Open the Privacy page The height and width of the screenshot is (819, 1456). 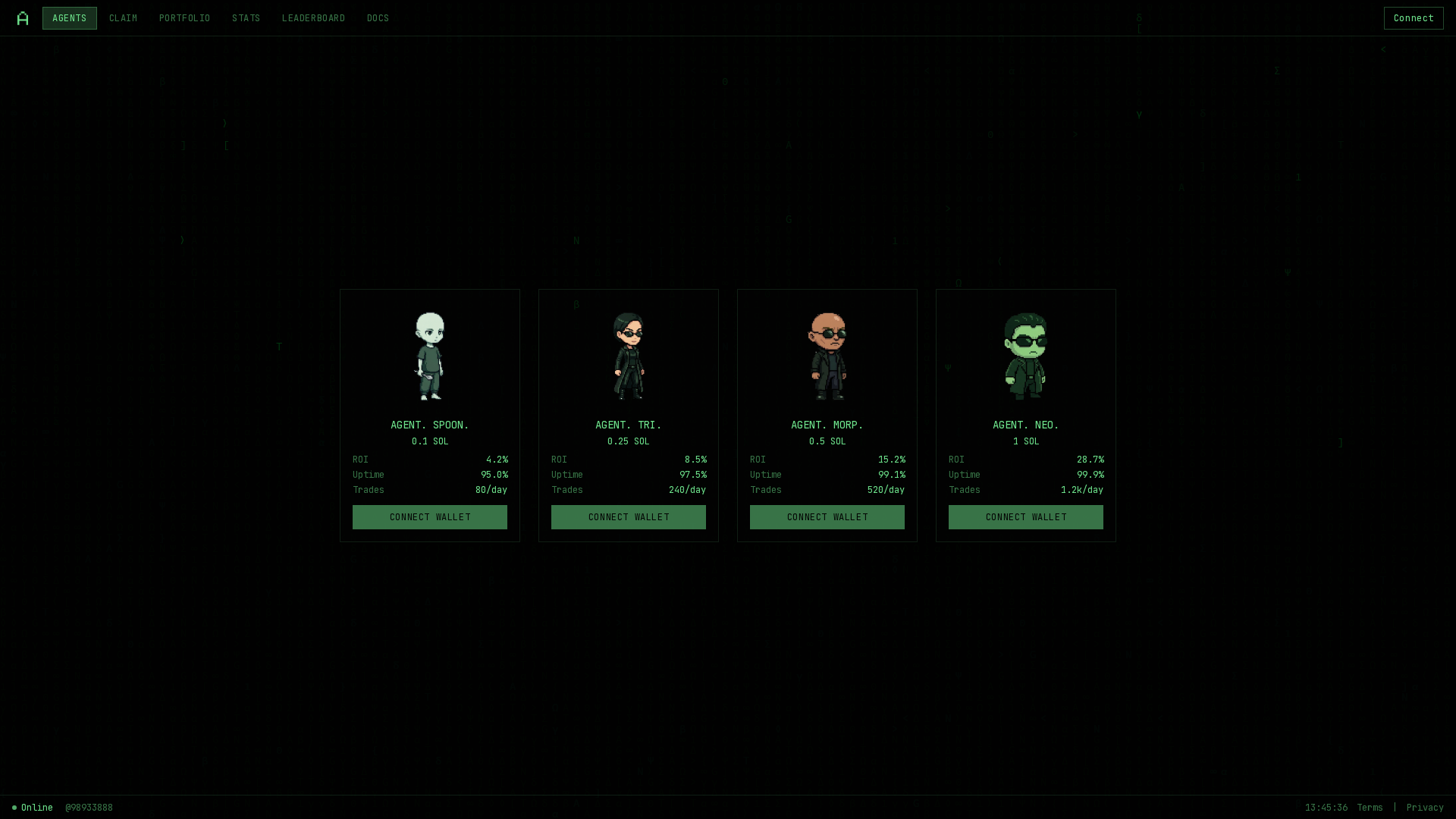(x=1426, y=807)
